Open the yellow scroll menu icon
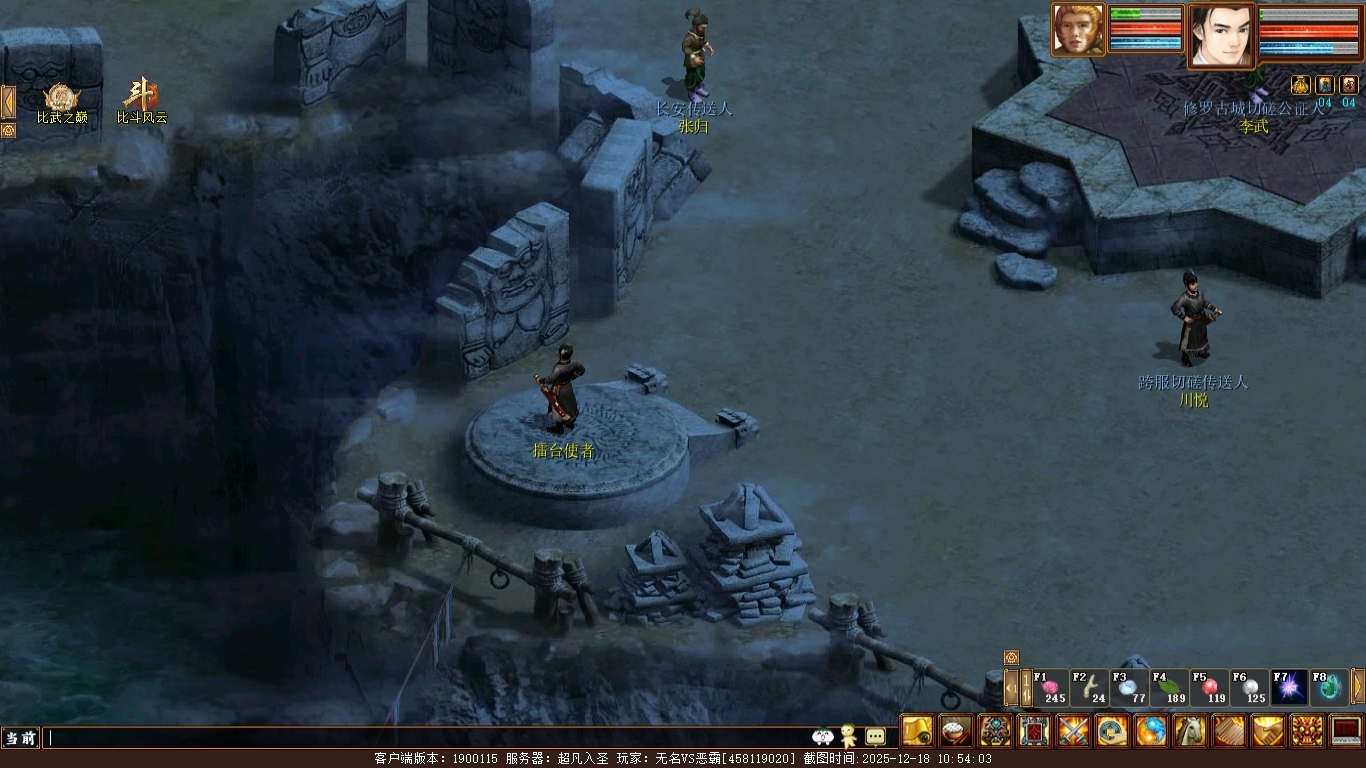Viewport: 1366px width, 768px height. [x=917, y=731]
